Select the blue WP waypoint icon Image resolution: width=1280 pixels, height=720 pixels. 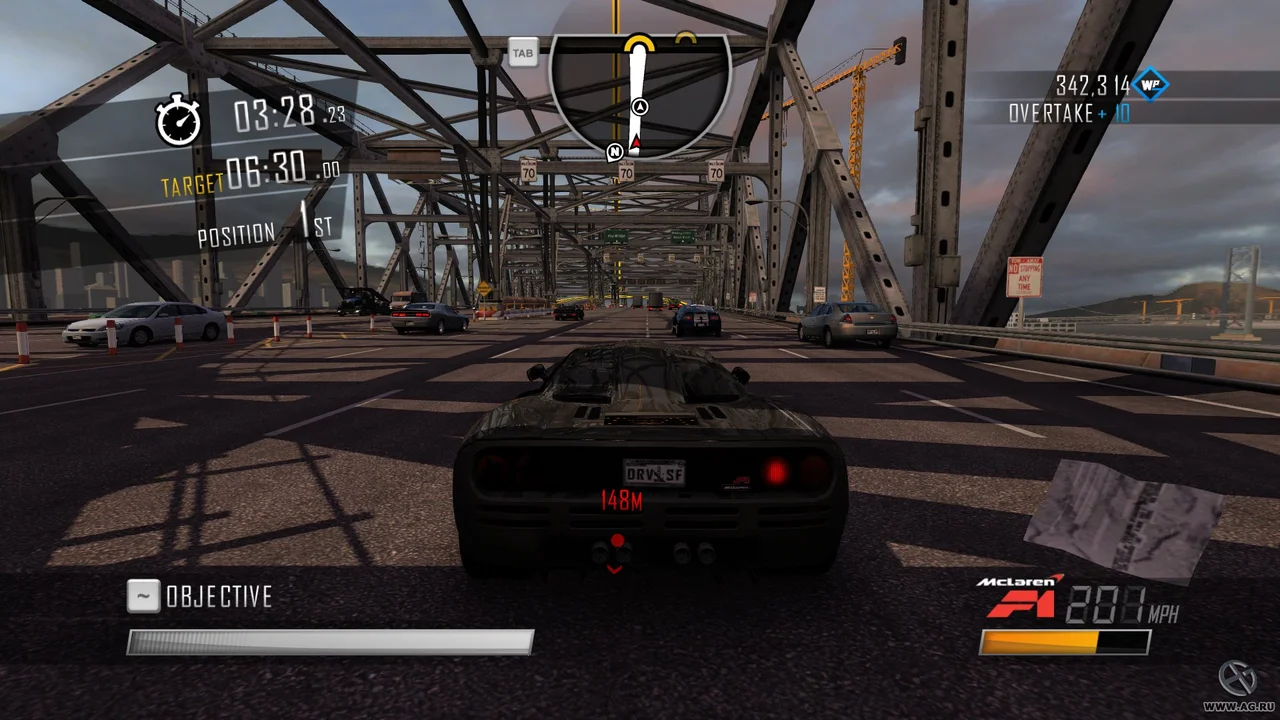[1151, 86]
